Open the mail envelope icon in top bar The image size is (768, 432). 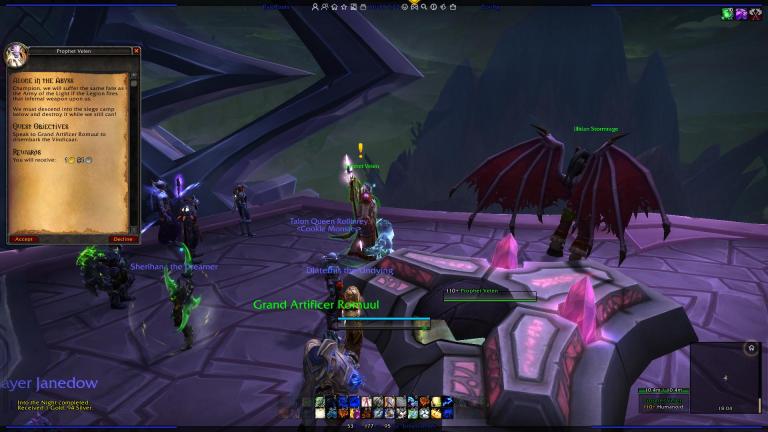click(x=415, y=6)
